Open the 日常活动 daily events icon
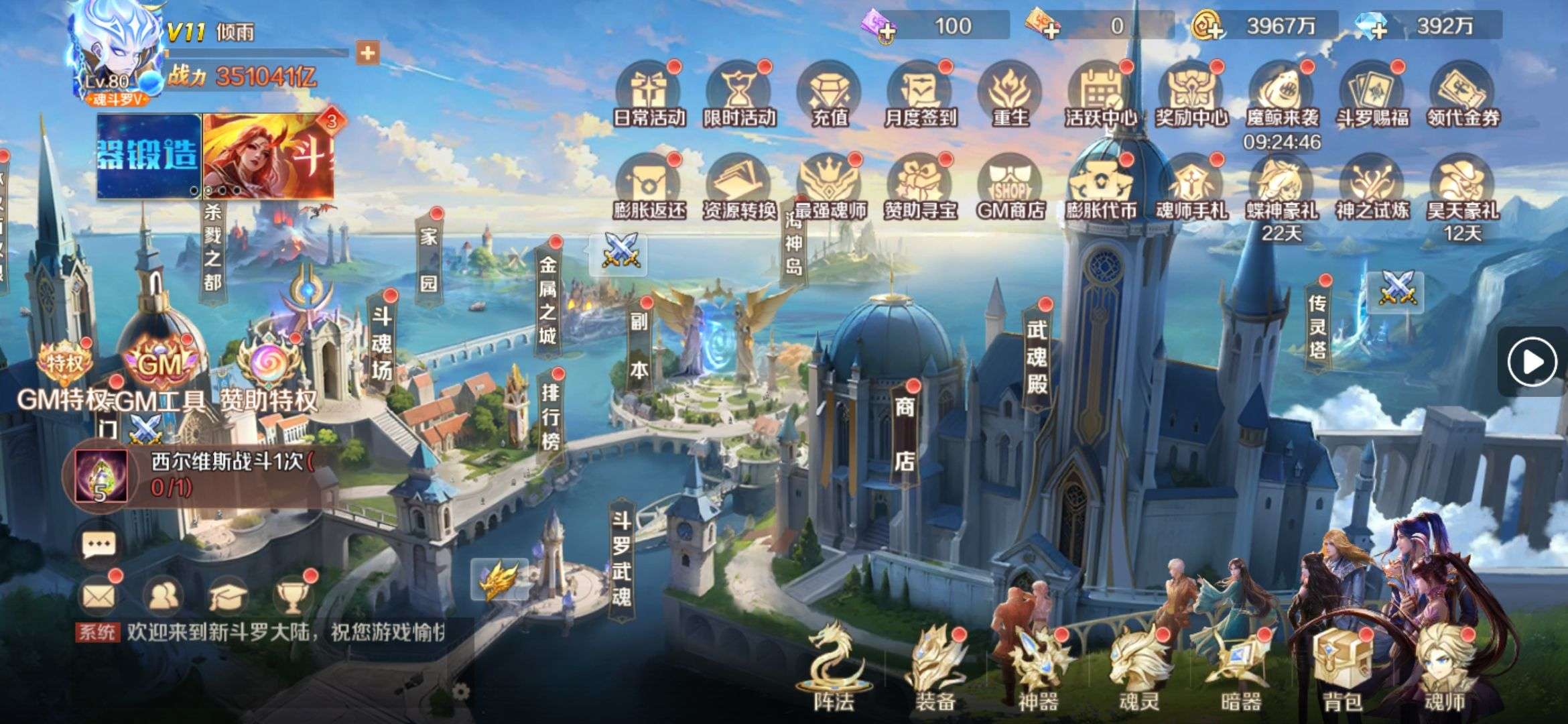 649,94
